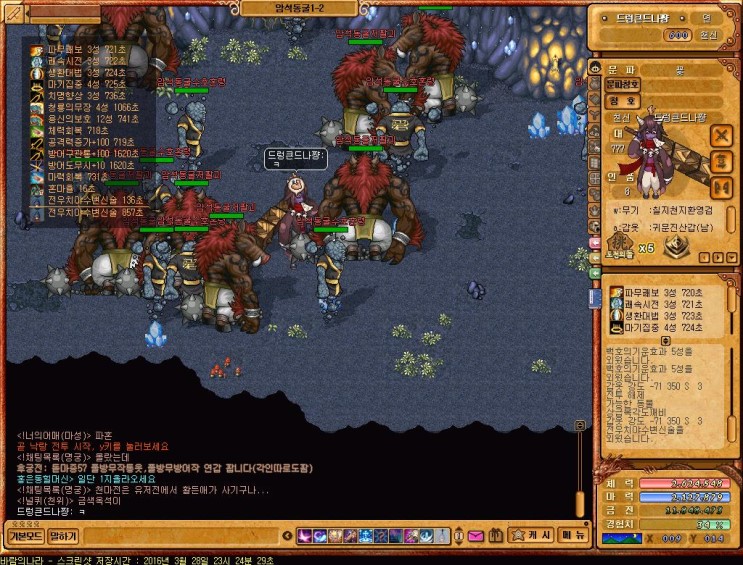Click the 문파칭호 guild title button
The width and height of the screenshot is (743, 565).
tap(623, 84)
